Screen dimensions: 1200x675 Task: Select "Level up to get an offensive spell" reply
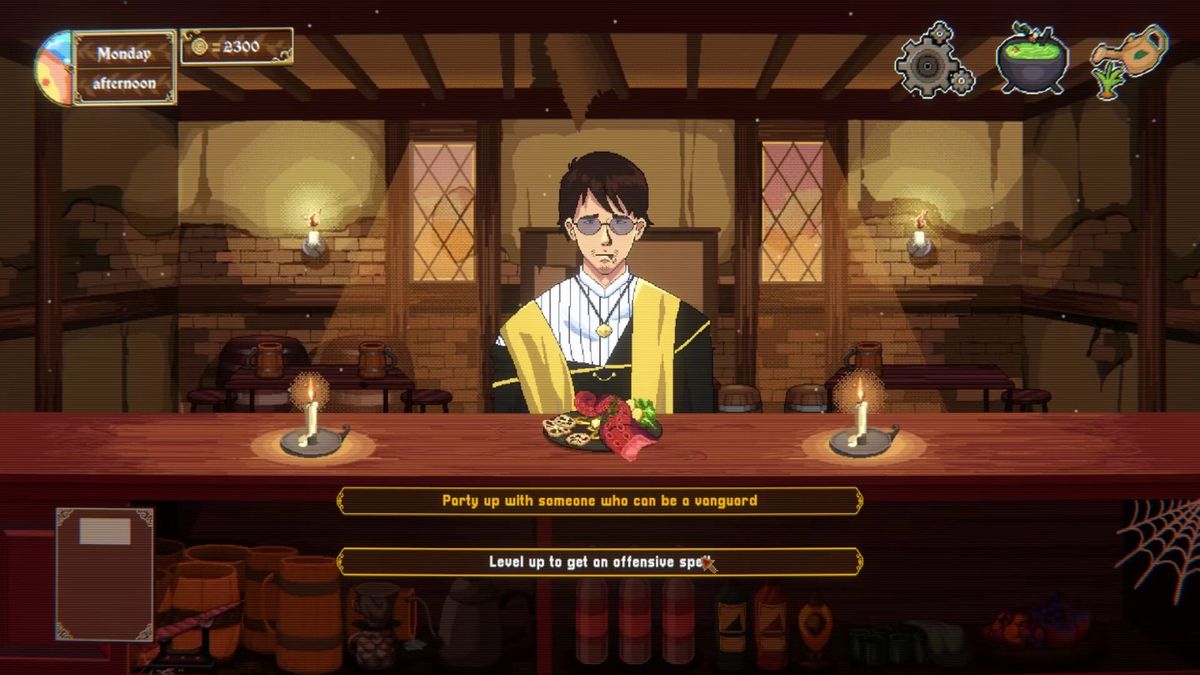[600, 561]
